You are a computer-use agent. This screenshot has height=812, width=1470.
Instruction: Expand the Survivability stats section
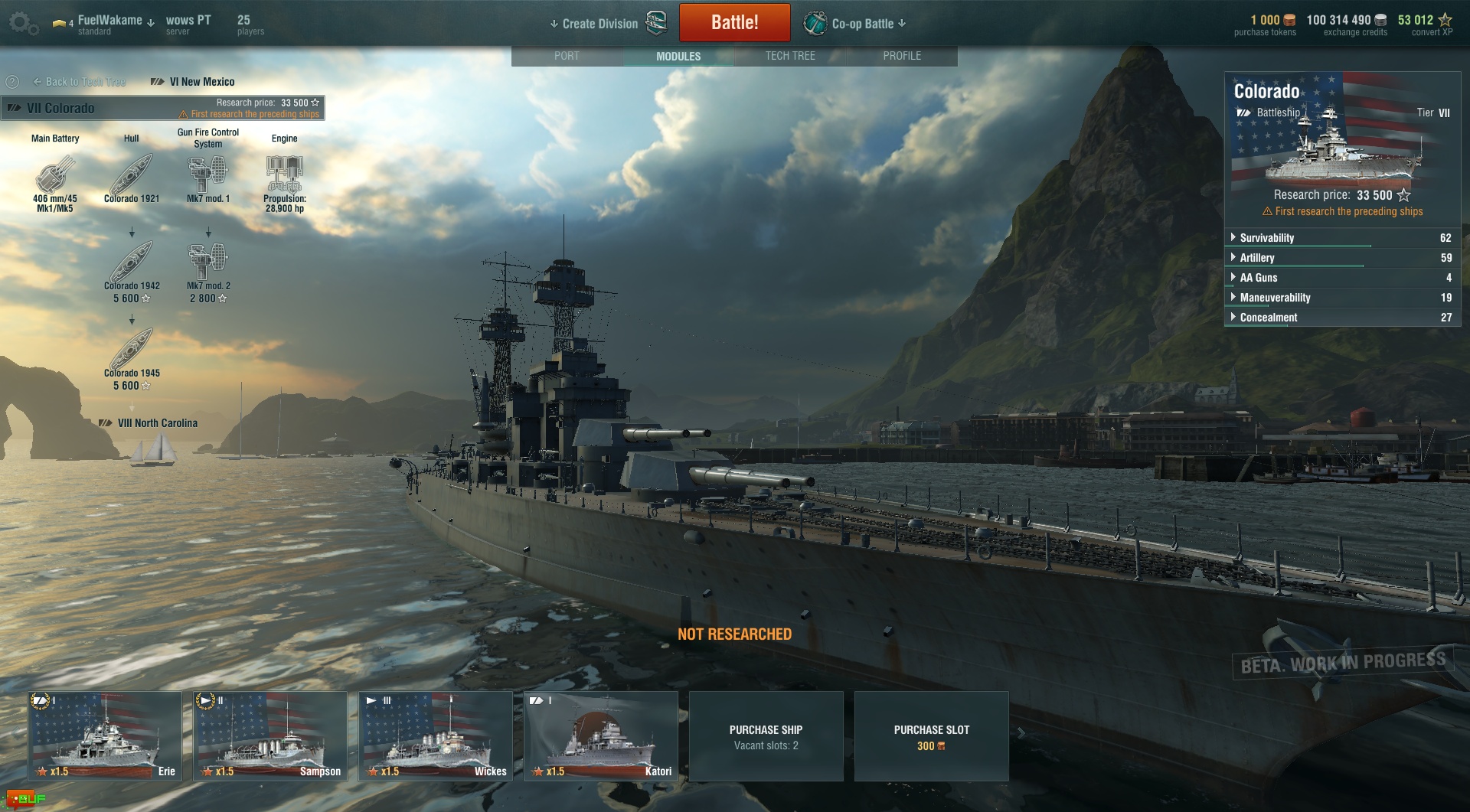pyautogui.click(x=1266, y=238)
